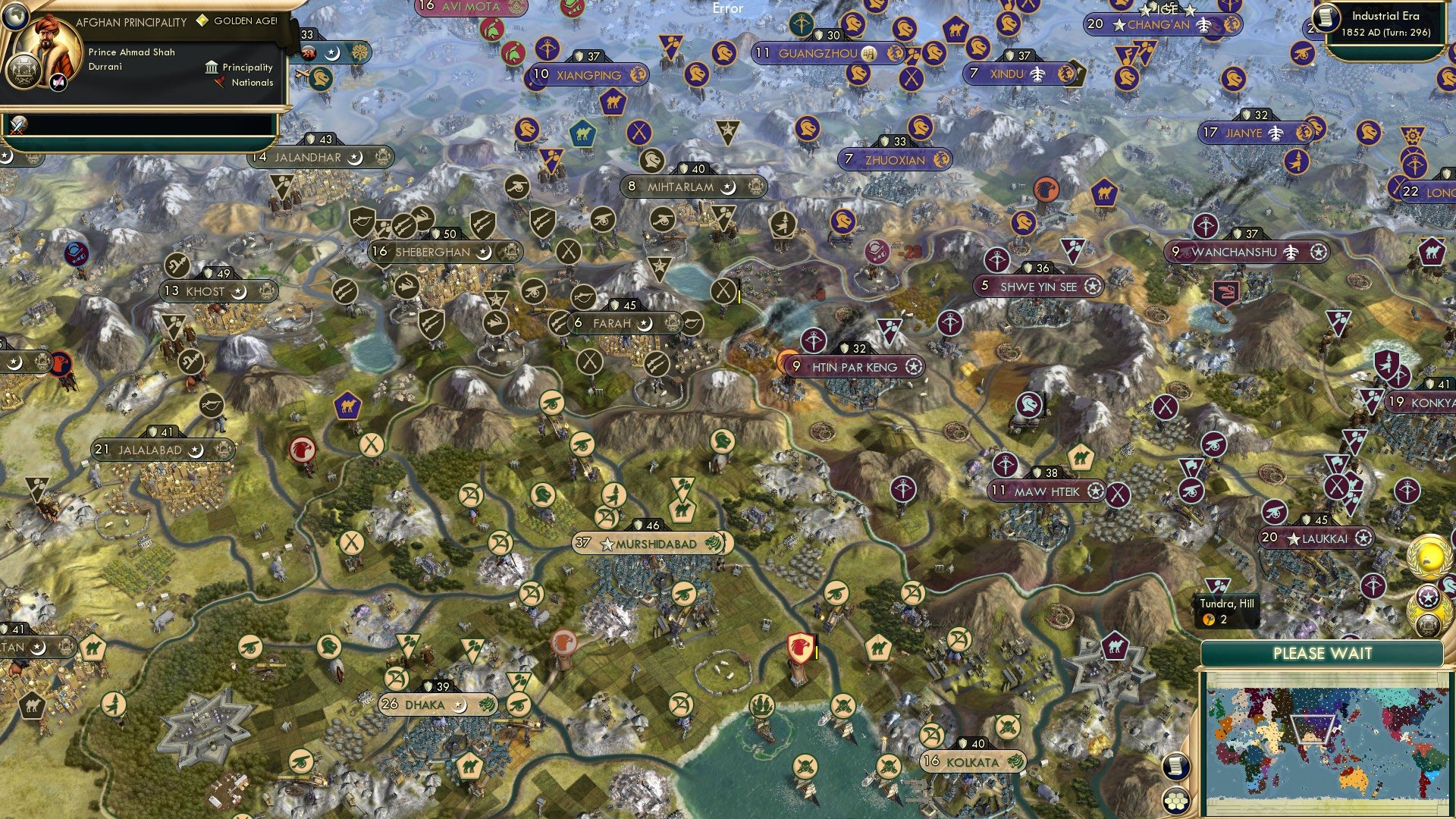The image size is (1456, 819).
Task: Click the dragon religion icon on Kolkata's banner
Action: pos(1014,761)
